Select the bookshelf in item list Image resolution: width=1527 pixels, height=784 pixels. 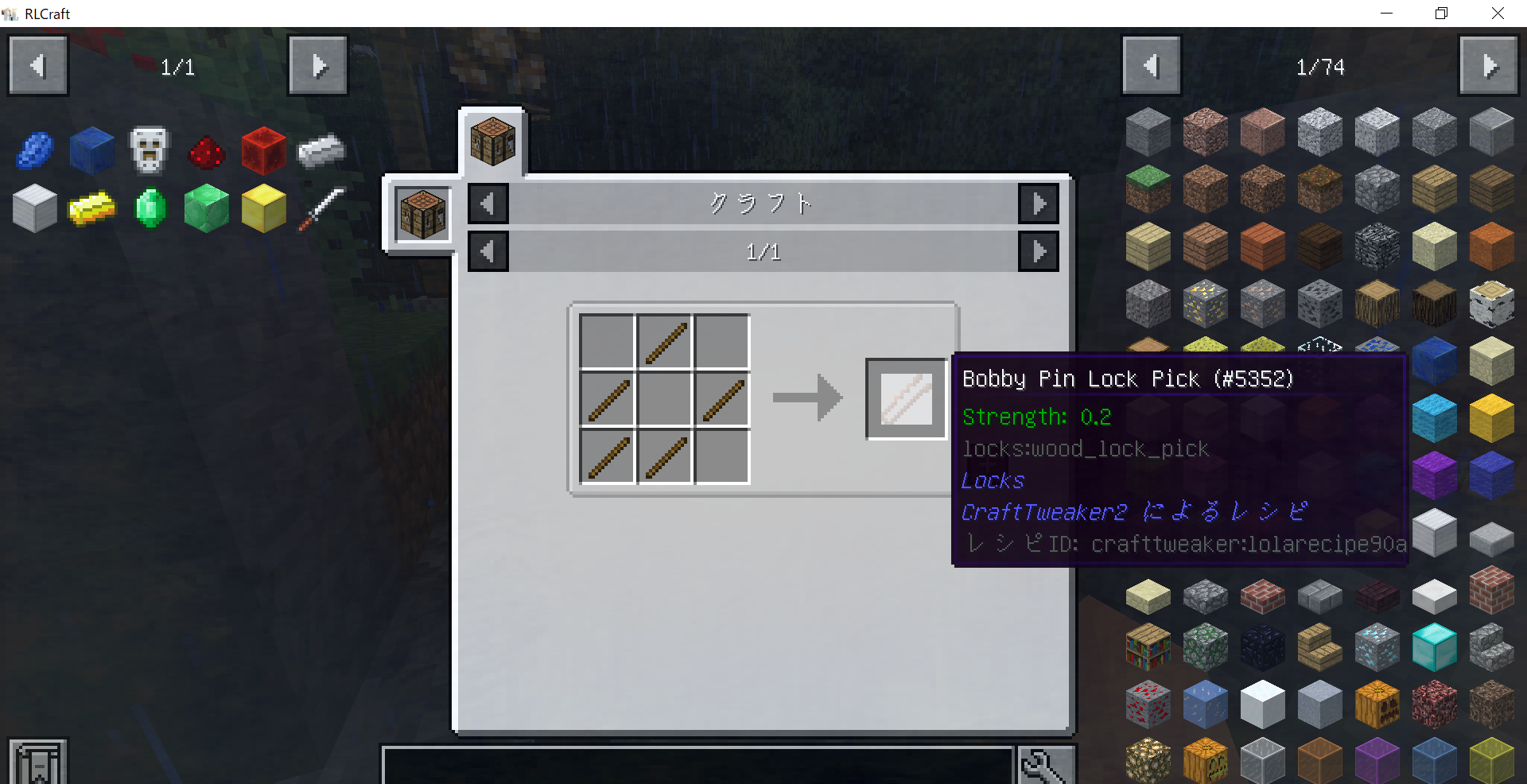click(1148, 646)
